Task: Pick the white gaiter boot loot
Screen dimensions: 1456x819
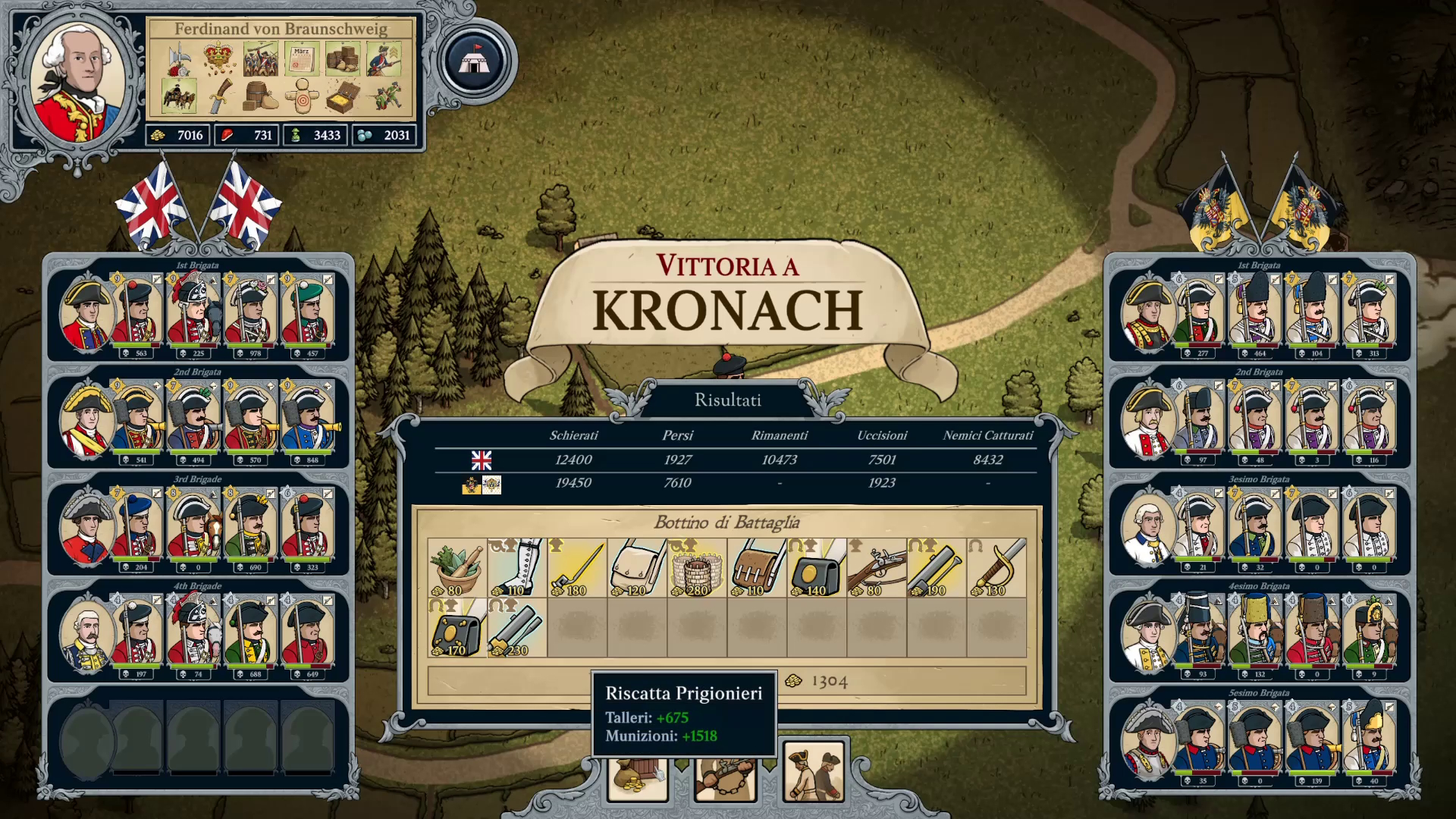Action: (516, 568)
